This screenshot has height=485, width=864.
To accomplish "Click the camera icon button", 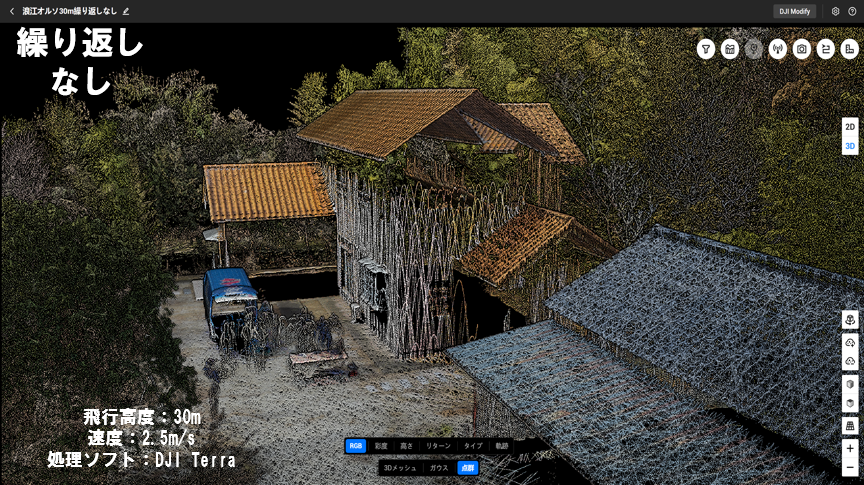I will tap(802, 49).
